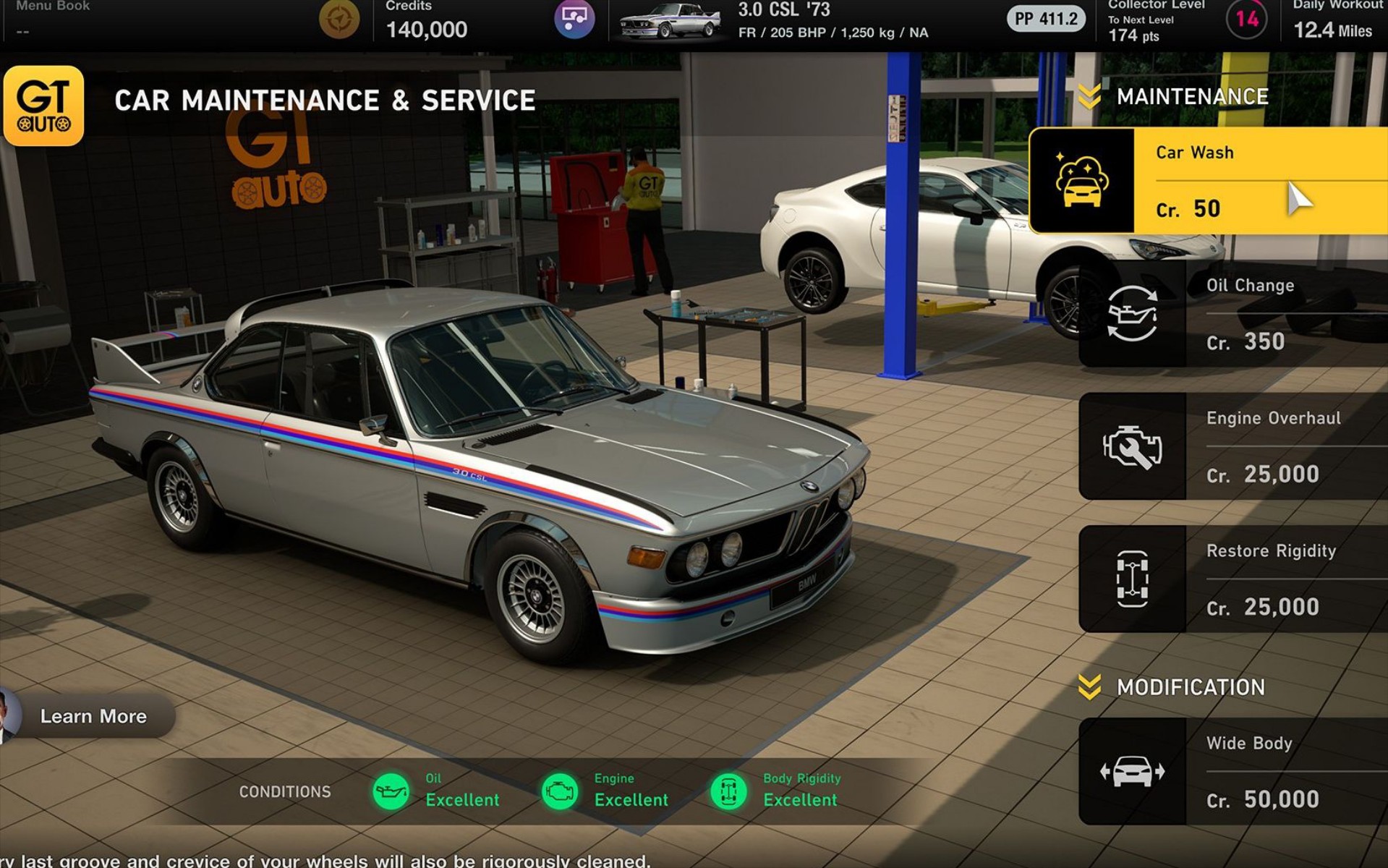Check the Oil condition indicator
The image size is (1388, 868).
[x=391, y=791]
